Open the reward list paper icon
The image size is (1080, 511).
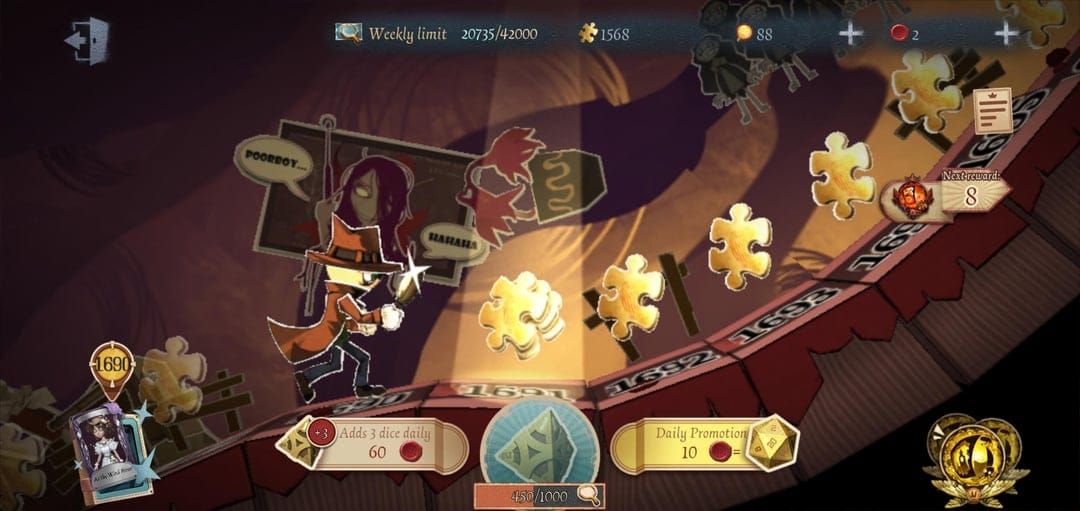[992, 110]
